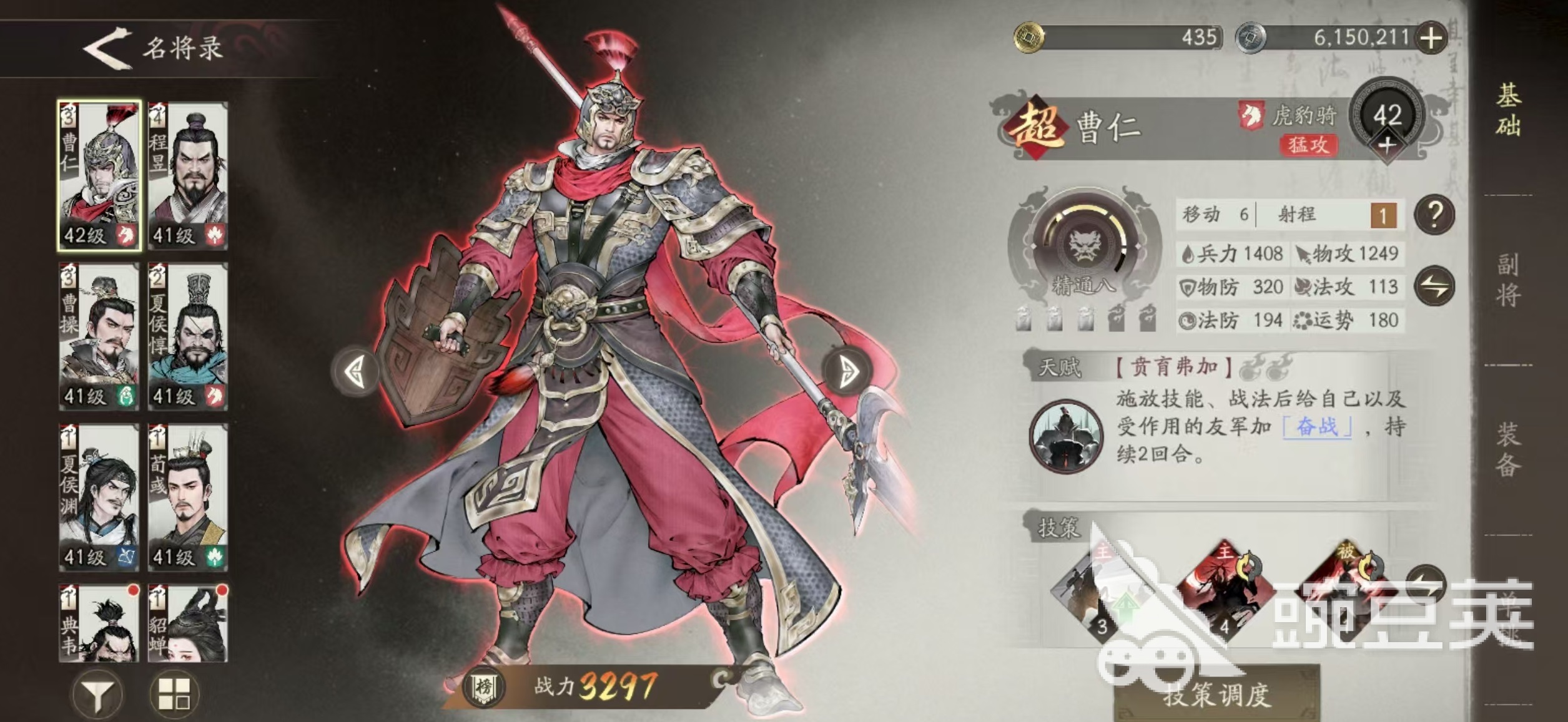The height and width of the screenshot is (722, 1568).
Task: Go back from the 名将录 screen
Action: [x=107, y=48]
